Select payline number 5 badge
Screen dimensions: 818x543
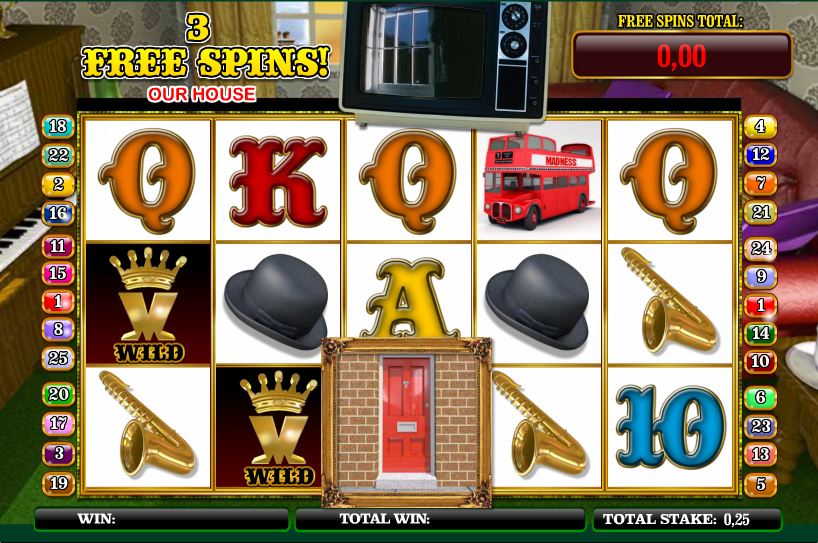click(x=760, y=484)
